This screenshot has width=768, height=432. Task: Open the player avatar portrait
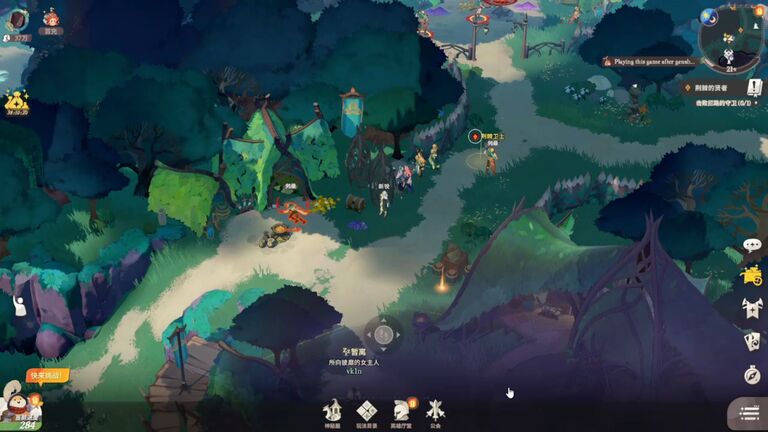pos(18,19)
